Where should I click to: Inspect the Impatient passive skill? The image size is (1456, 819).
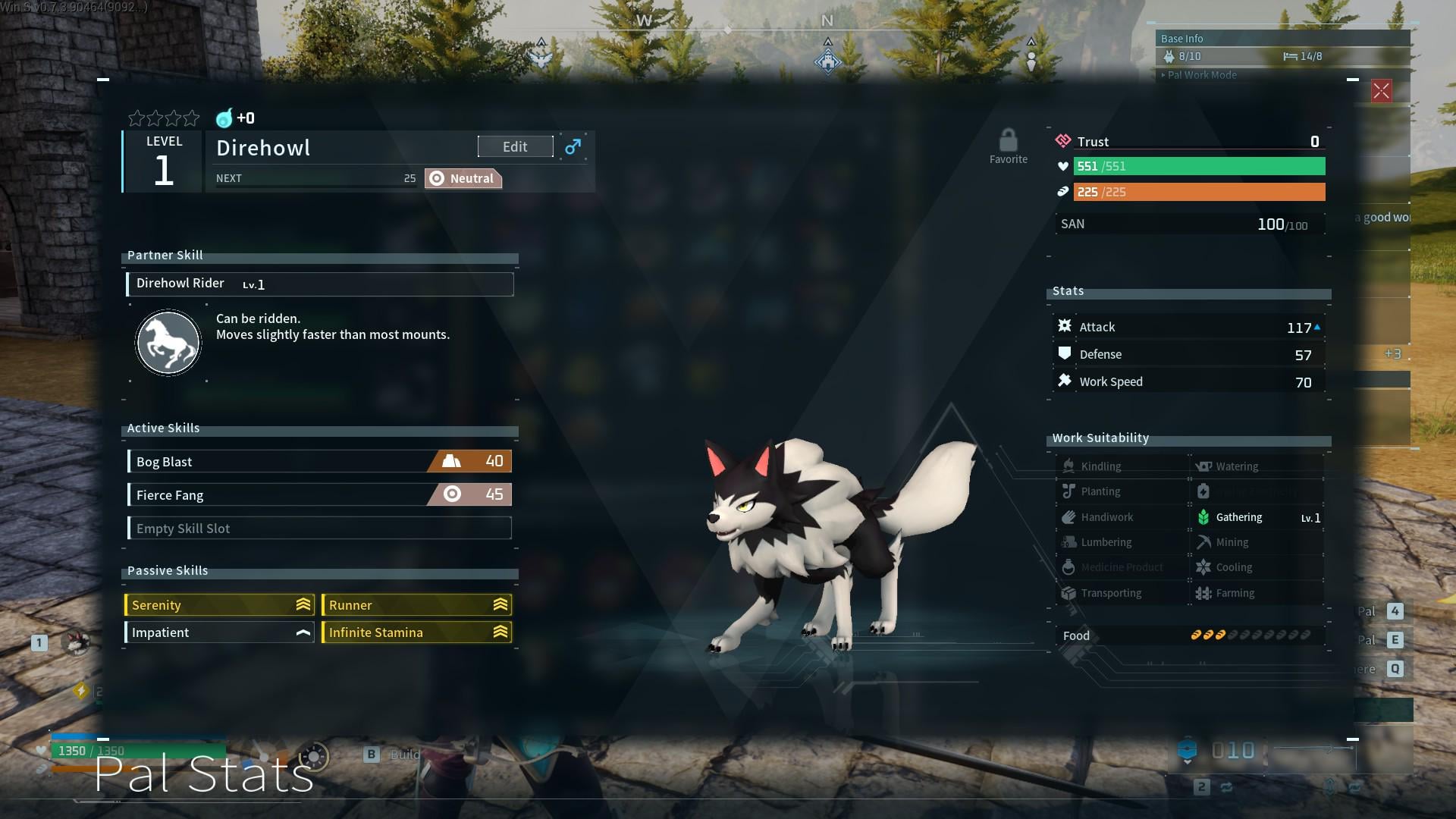pyautogui.click(x=220, y=632)
